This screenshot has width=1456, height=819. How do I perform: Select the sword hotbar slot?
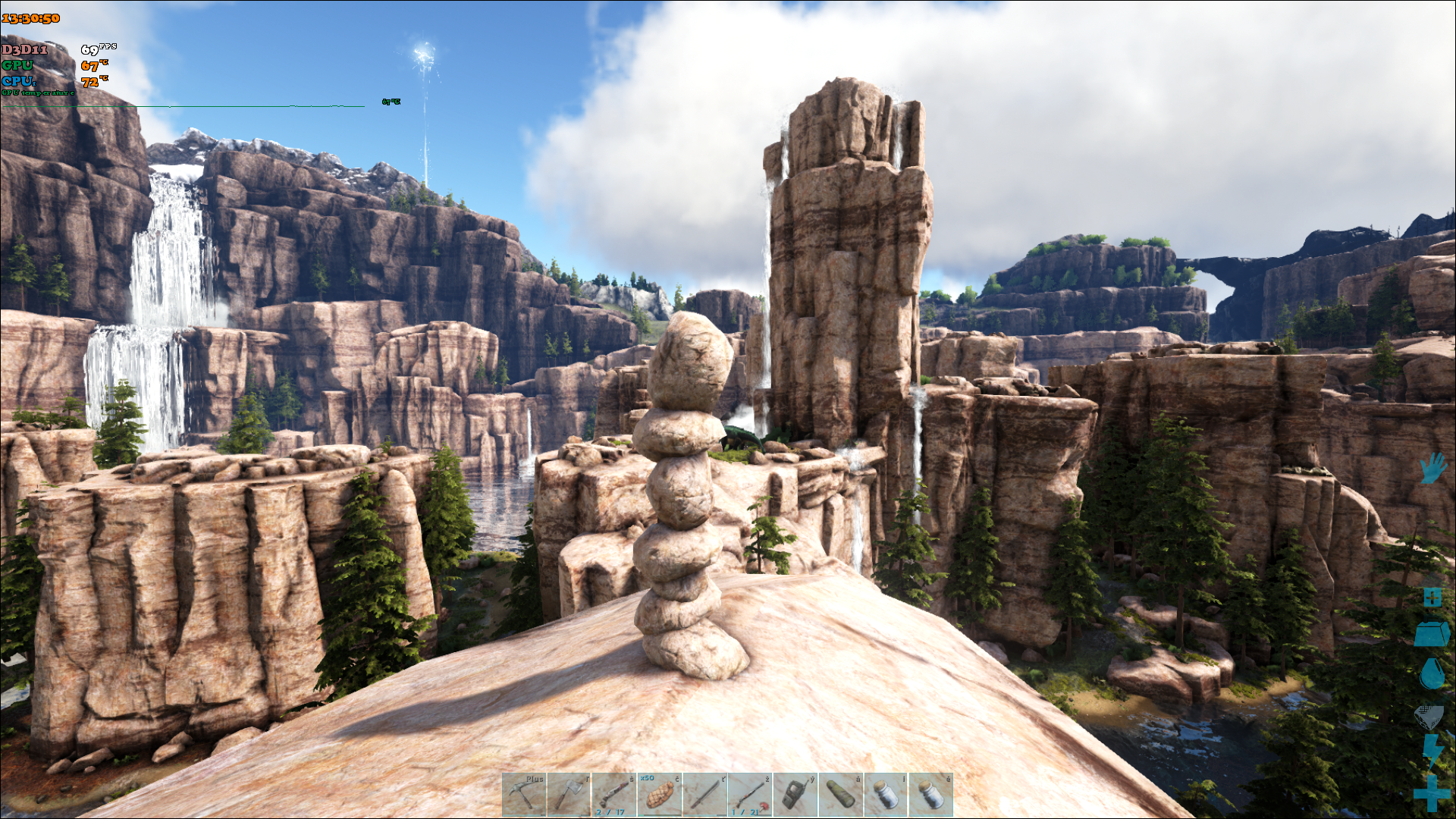[704, 794]
